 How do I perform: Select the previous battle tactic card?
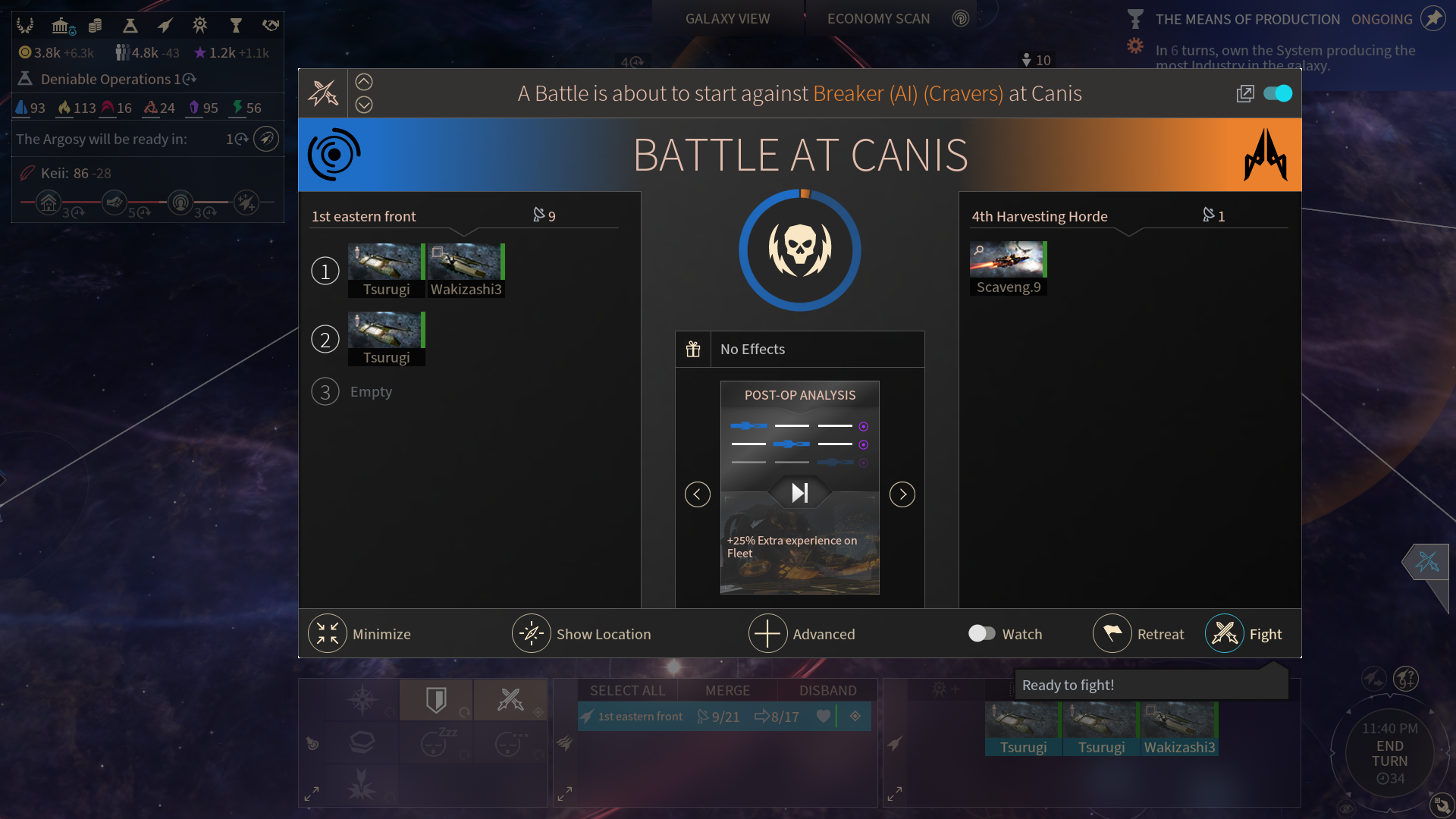(x=698, y=494)
